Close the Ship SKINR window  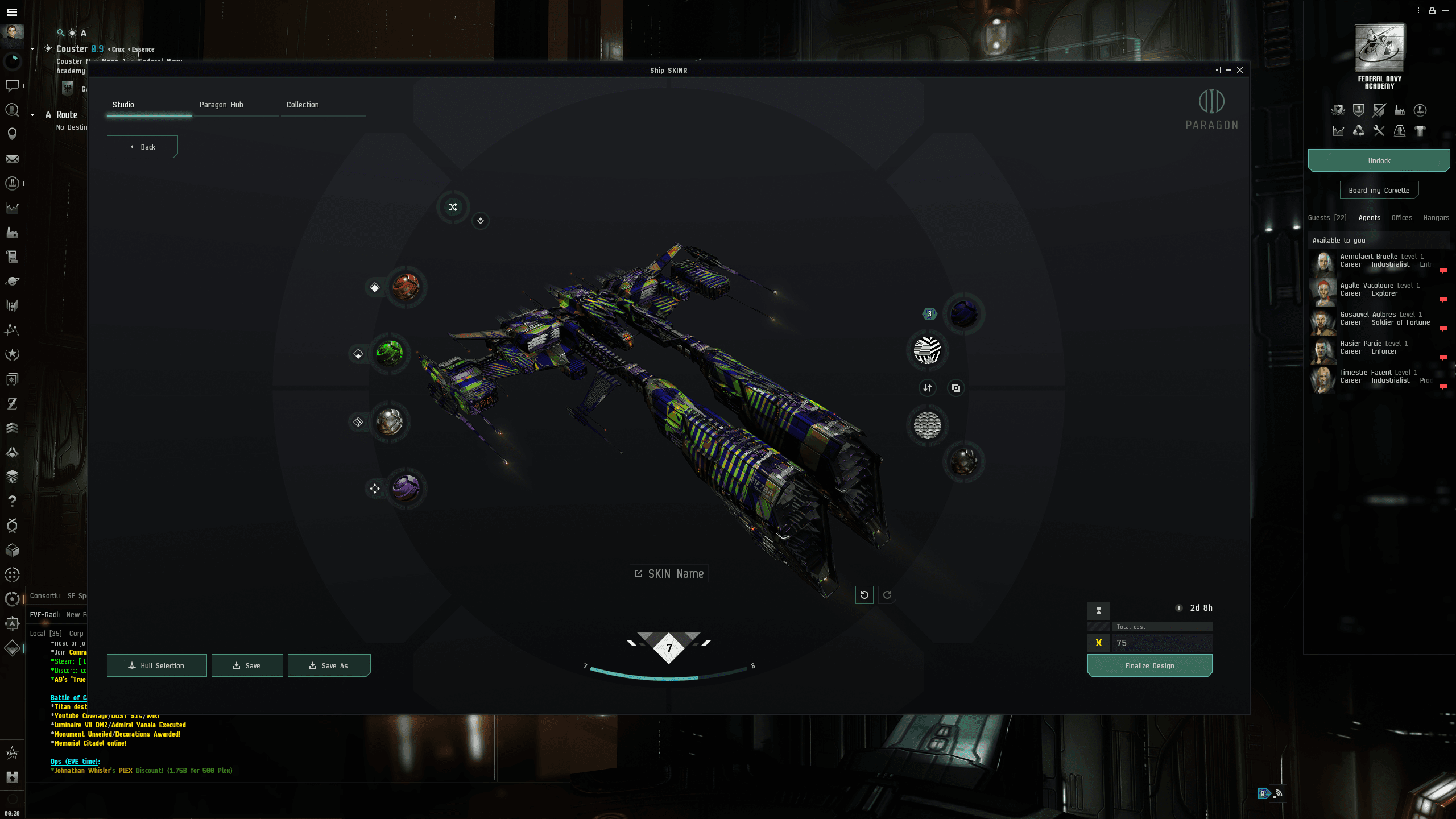(1240, 70)
